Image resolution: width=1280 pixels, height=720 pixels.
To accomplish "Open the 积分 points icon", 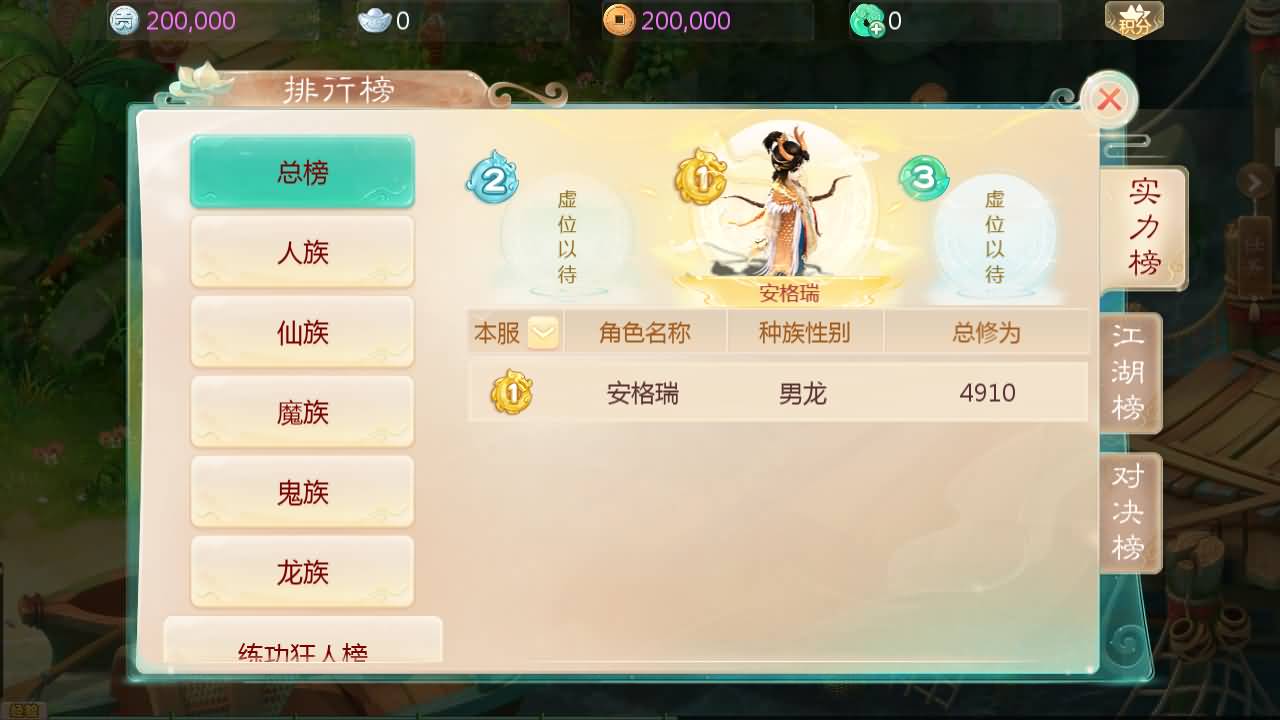I will click(1133, 20).
